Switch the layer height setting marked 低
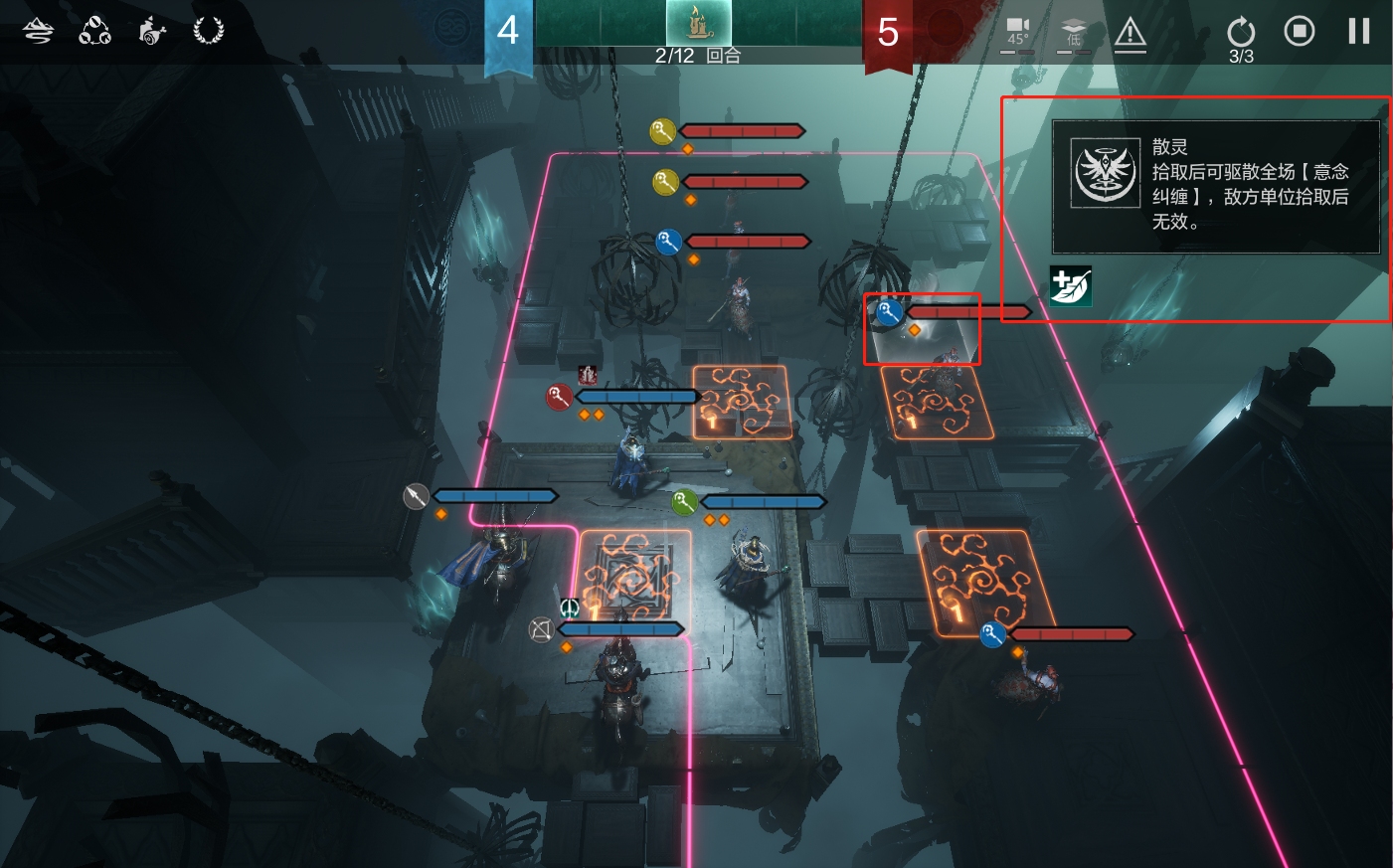This screenshot has height=868, width=1393. point(1074,33)
